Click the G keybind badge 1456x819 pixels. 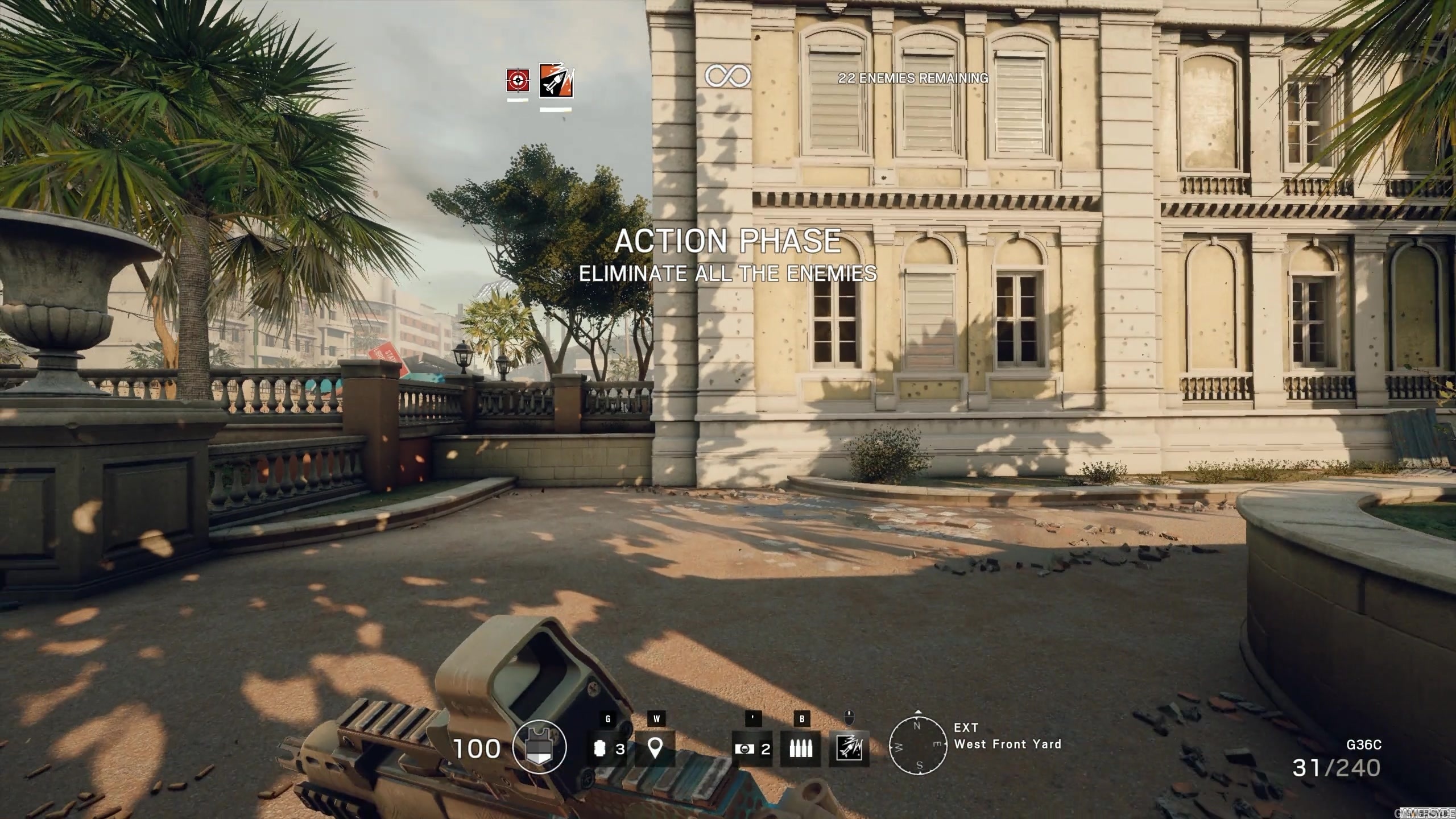pos(609,718)
